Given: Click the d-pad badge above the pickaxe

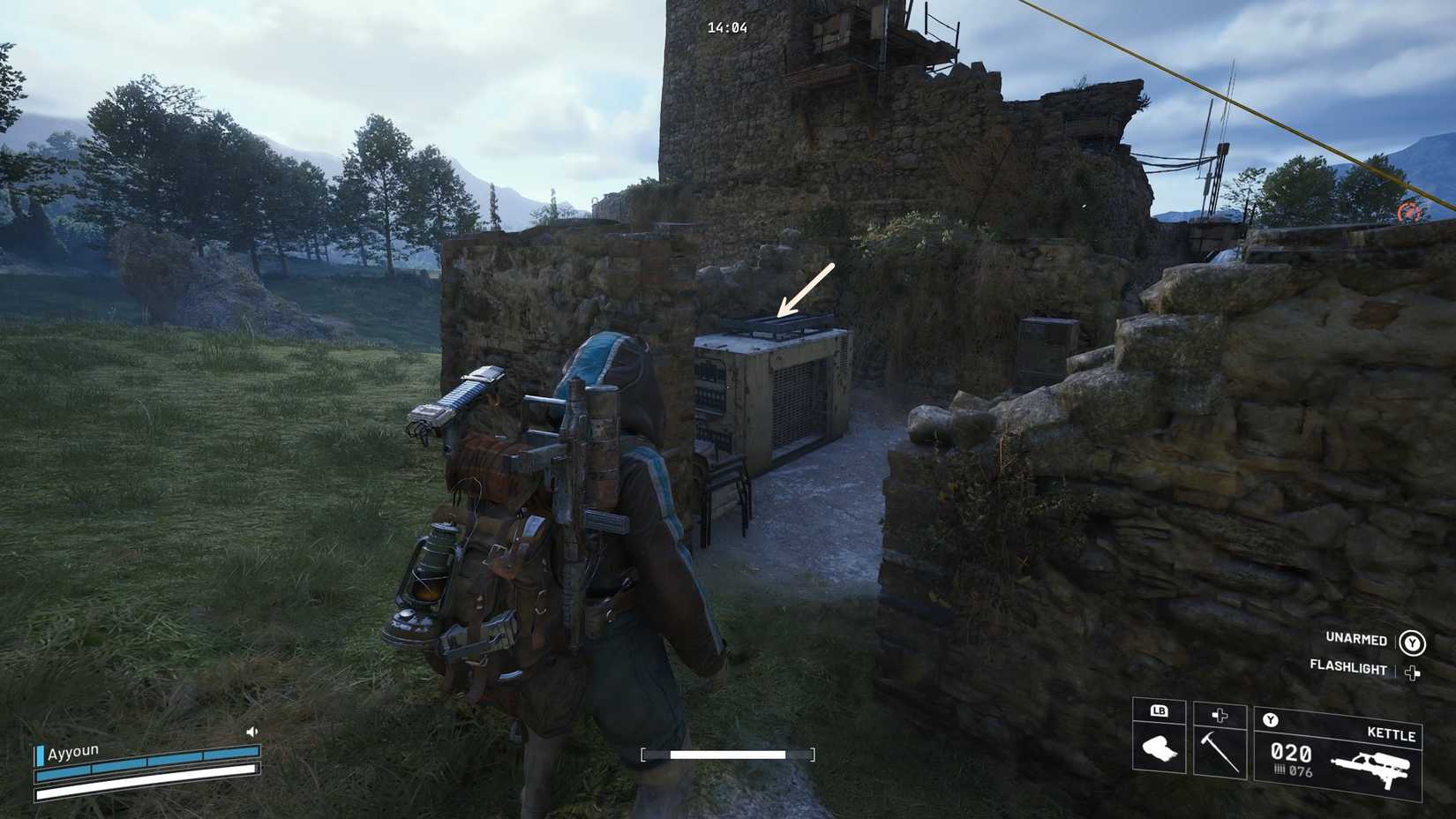Looking at the screenshot, I should click(x=1220, y=714).
